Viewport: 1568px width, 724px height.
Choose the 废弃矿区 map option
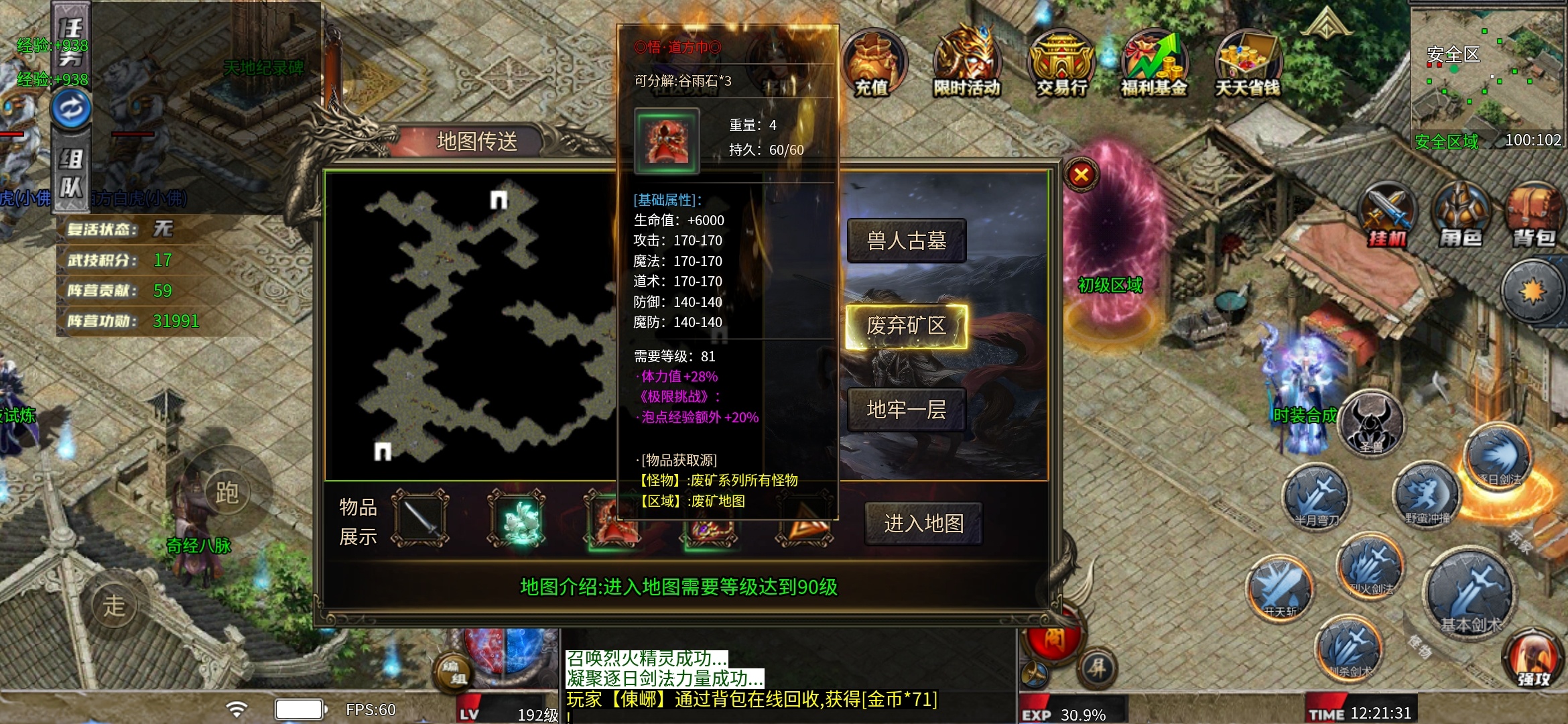pyautogui.click(x=906, y=326)
